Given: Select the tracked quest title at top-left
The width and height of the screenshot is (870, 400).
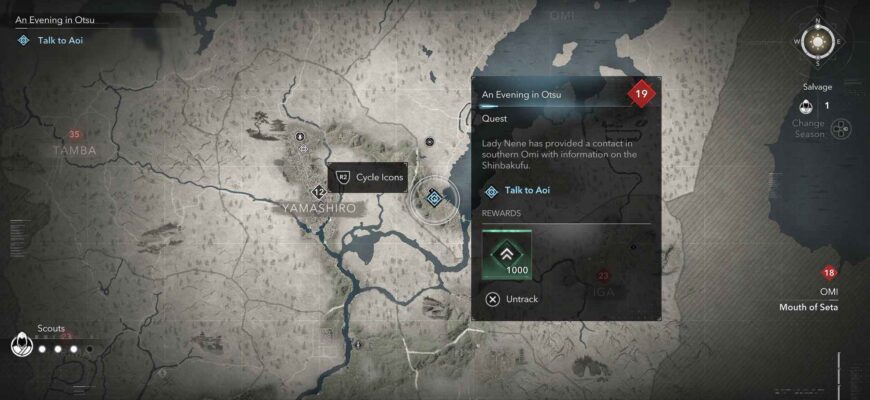Looking at the screenshot, I should 56,19.
